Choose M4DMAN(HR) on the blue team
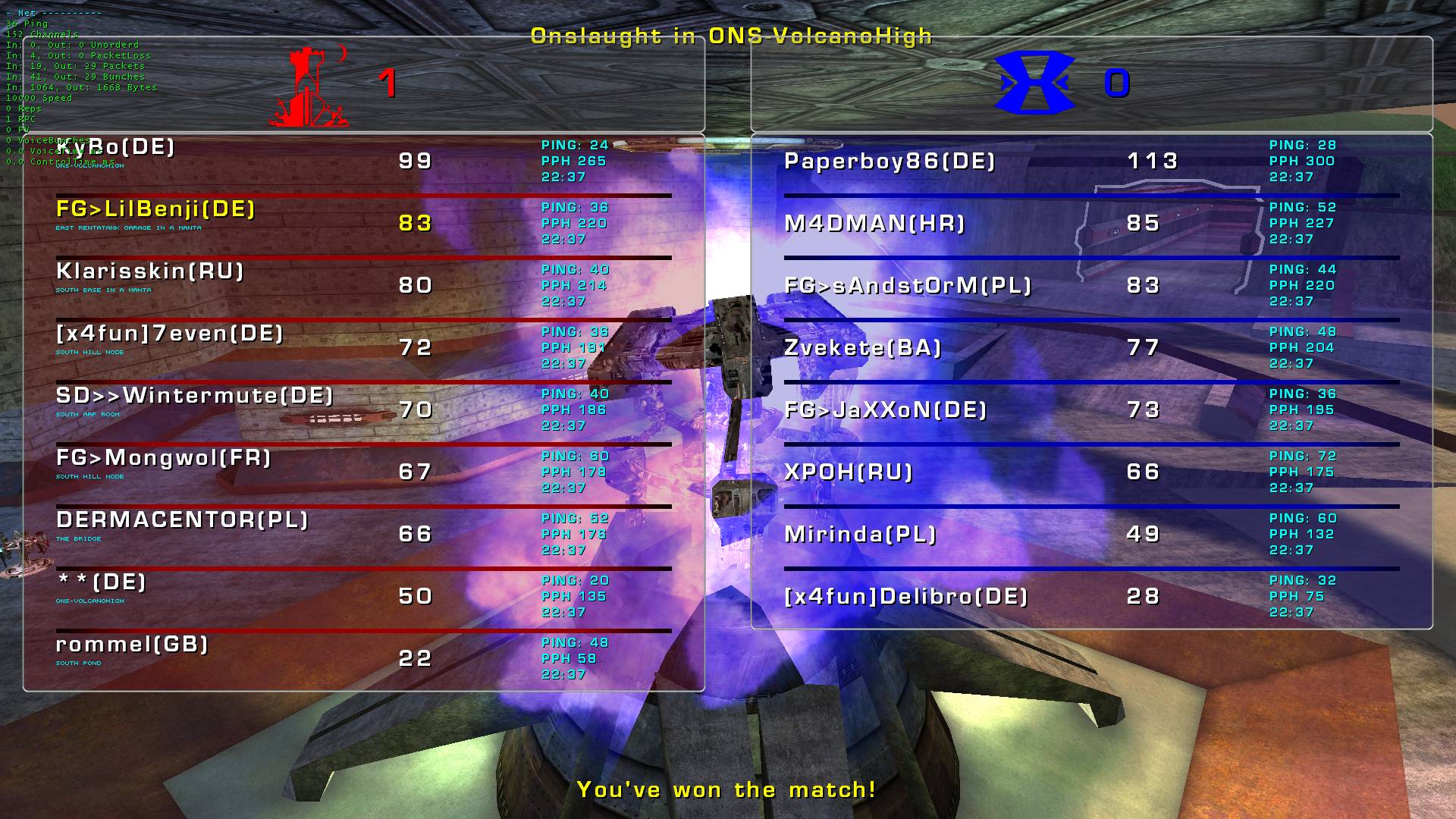The image size is (1456, 819). (x=874, y=224)
